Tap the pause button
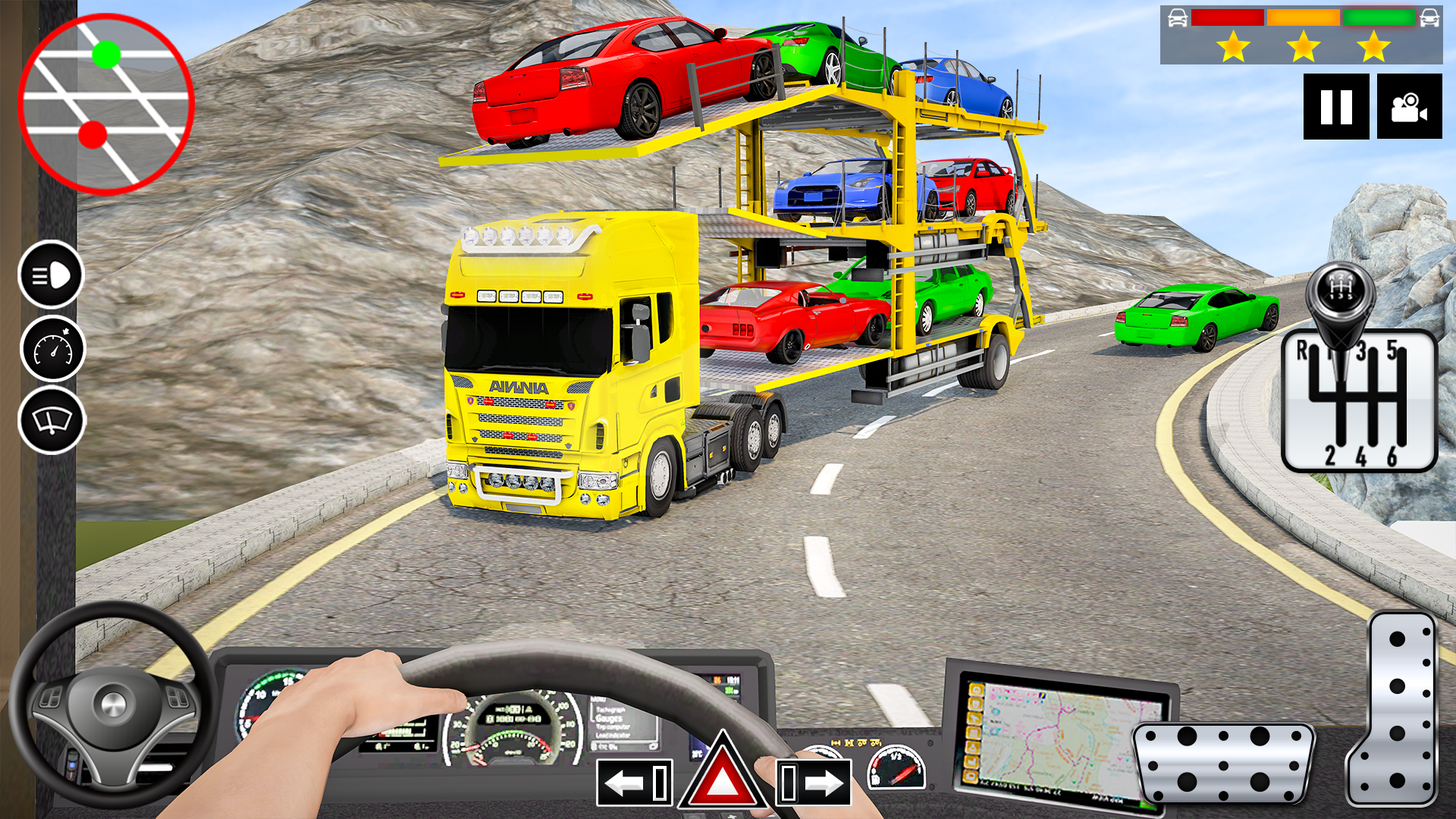This screenshot has height=819, width=1456. pos(1335,106)
